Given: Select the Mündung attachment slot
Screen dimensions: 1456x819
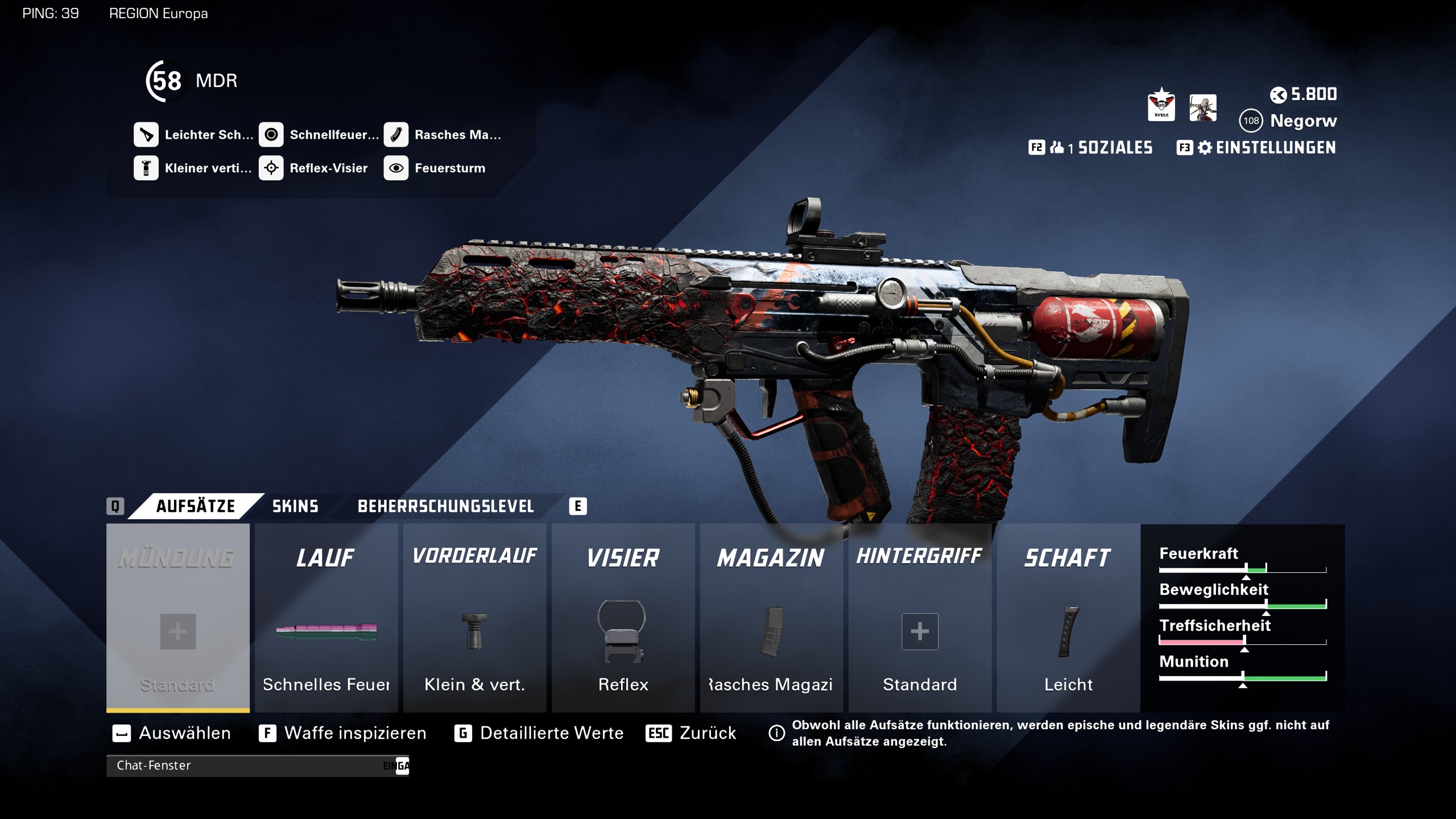Looking at the screenshot, I should tap(178, 618).
